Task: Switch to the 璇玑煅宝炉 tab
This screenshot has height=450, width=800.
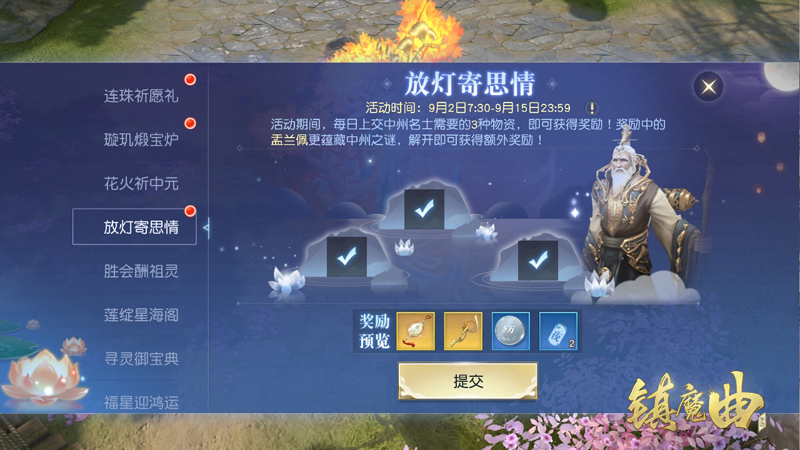Action: pos(140,140)
